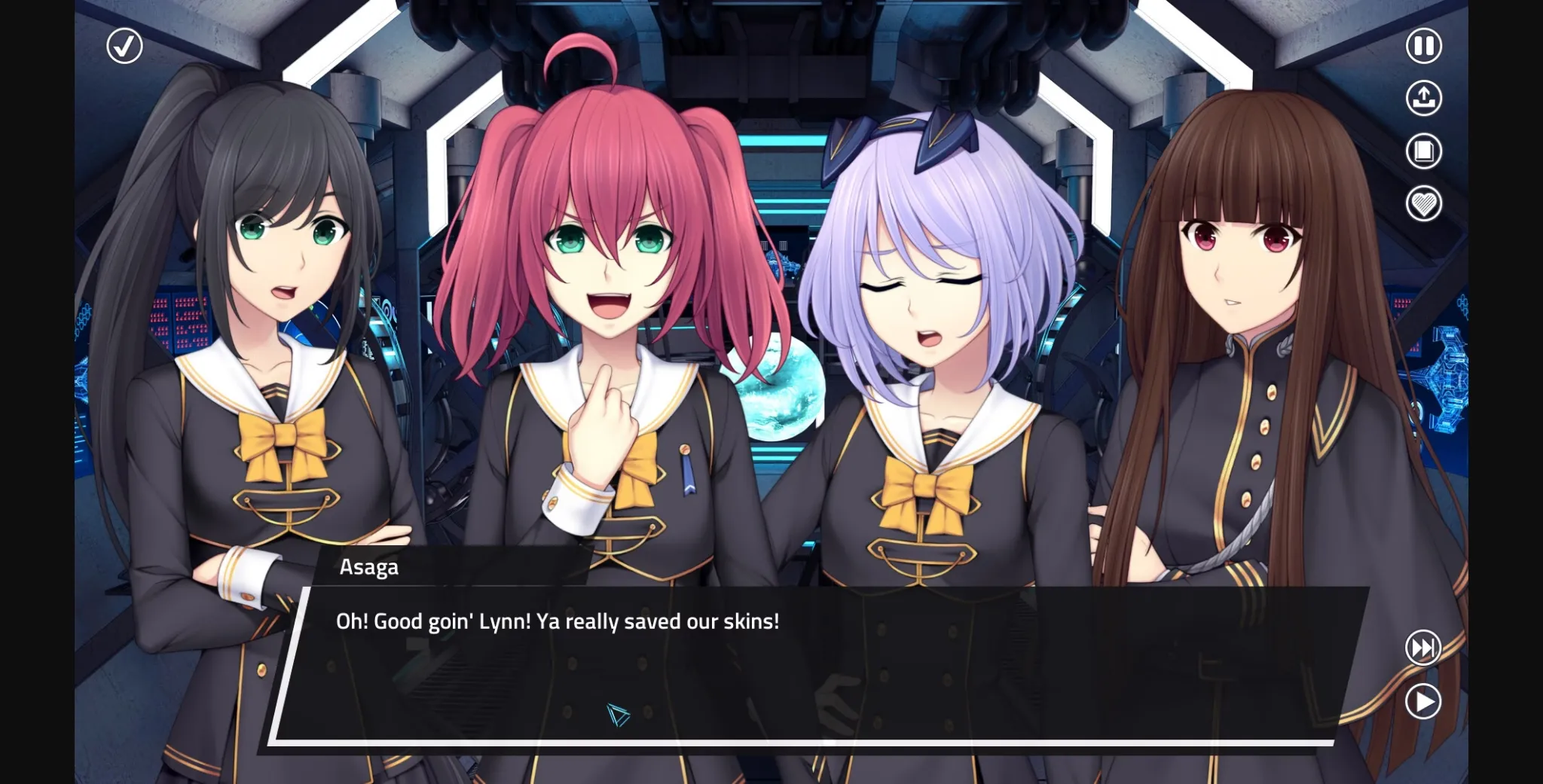Select the checkmark objectives icon top-left
Image resolution: width=1543 pixels, height=784 pixels.
pos(124,46)
